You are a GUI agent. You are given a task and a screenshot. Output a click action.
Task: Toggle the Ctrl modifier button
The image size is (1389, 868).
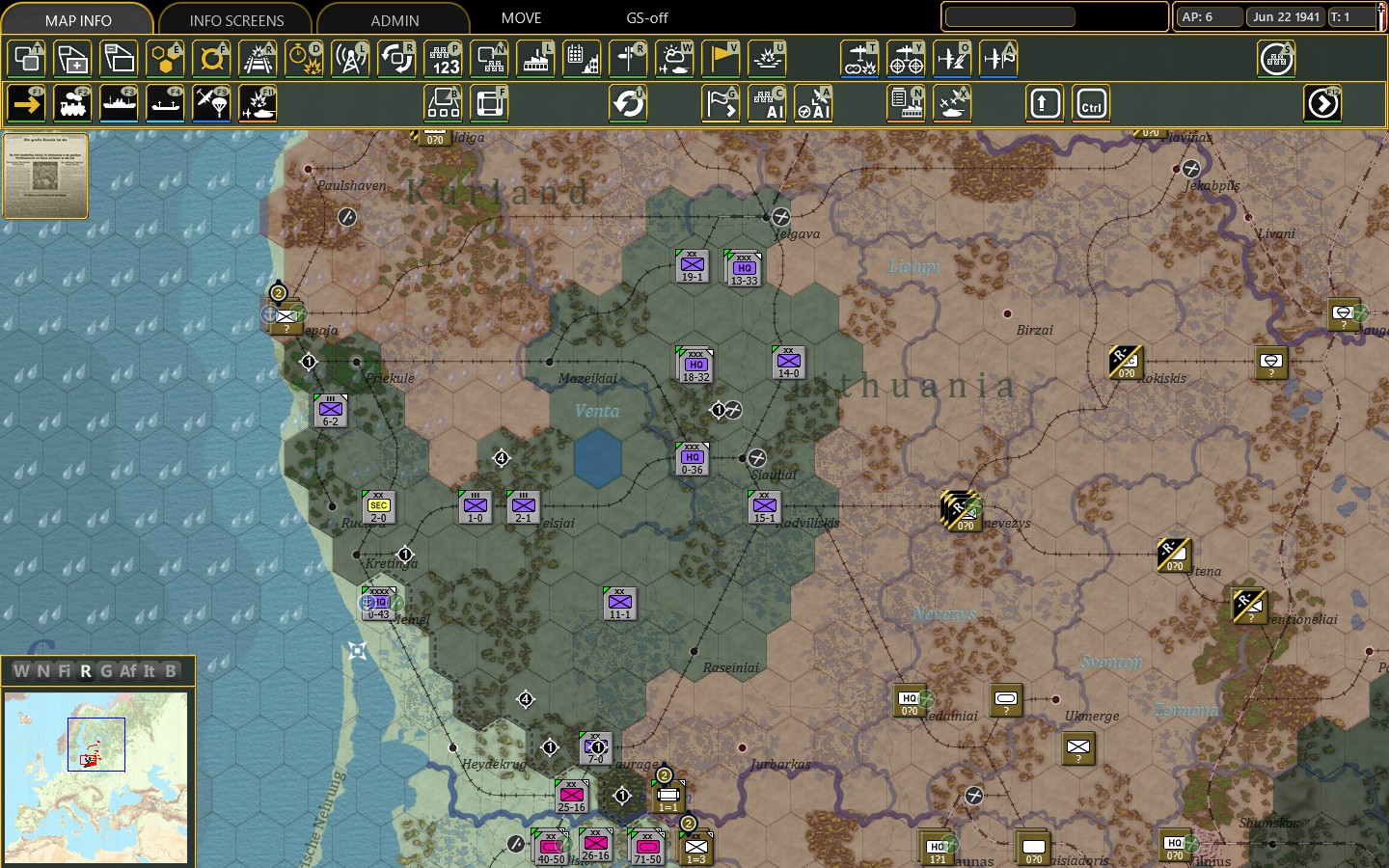tap(1092, 103)
